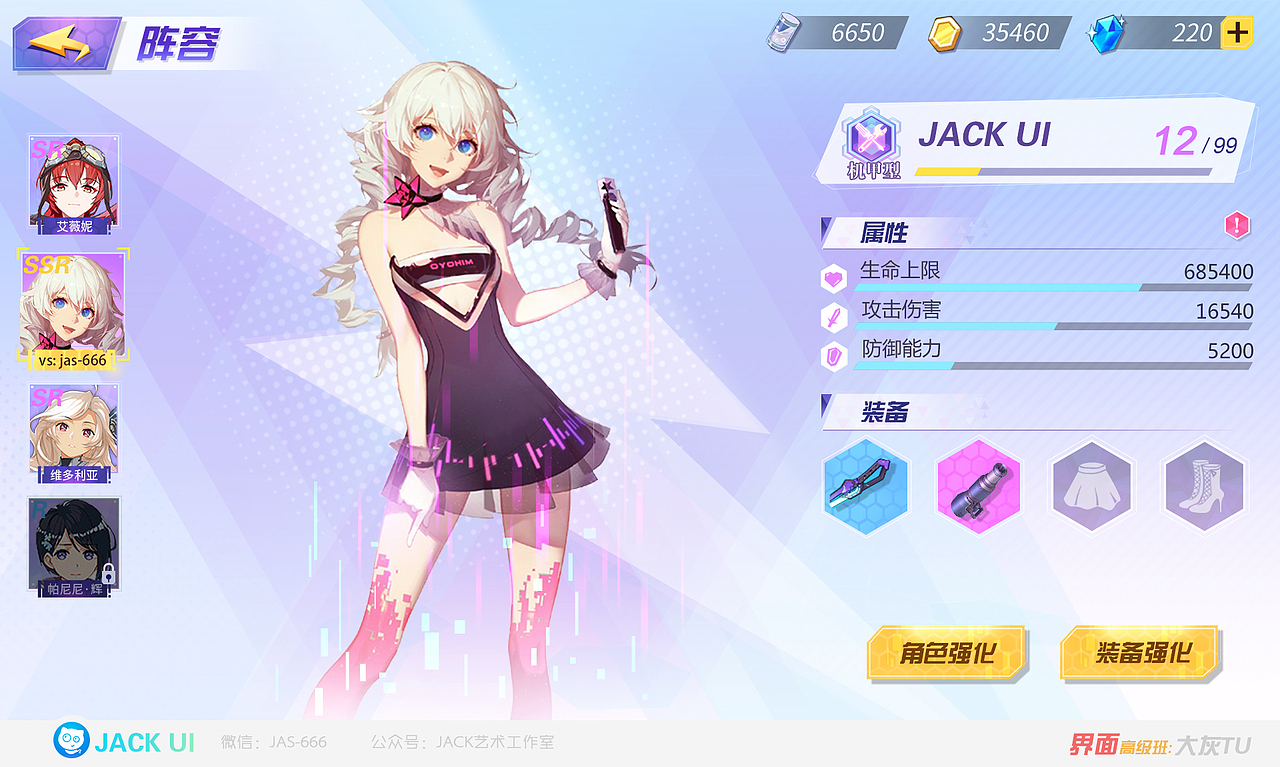Click the heart icon beside 生命上限

(833, 277)
